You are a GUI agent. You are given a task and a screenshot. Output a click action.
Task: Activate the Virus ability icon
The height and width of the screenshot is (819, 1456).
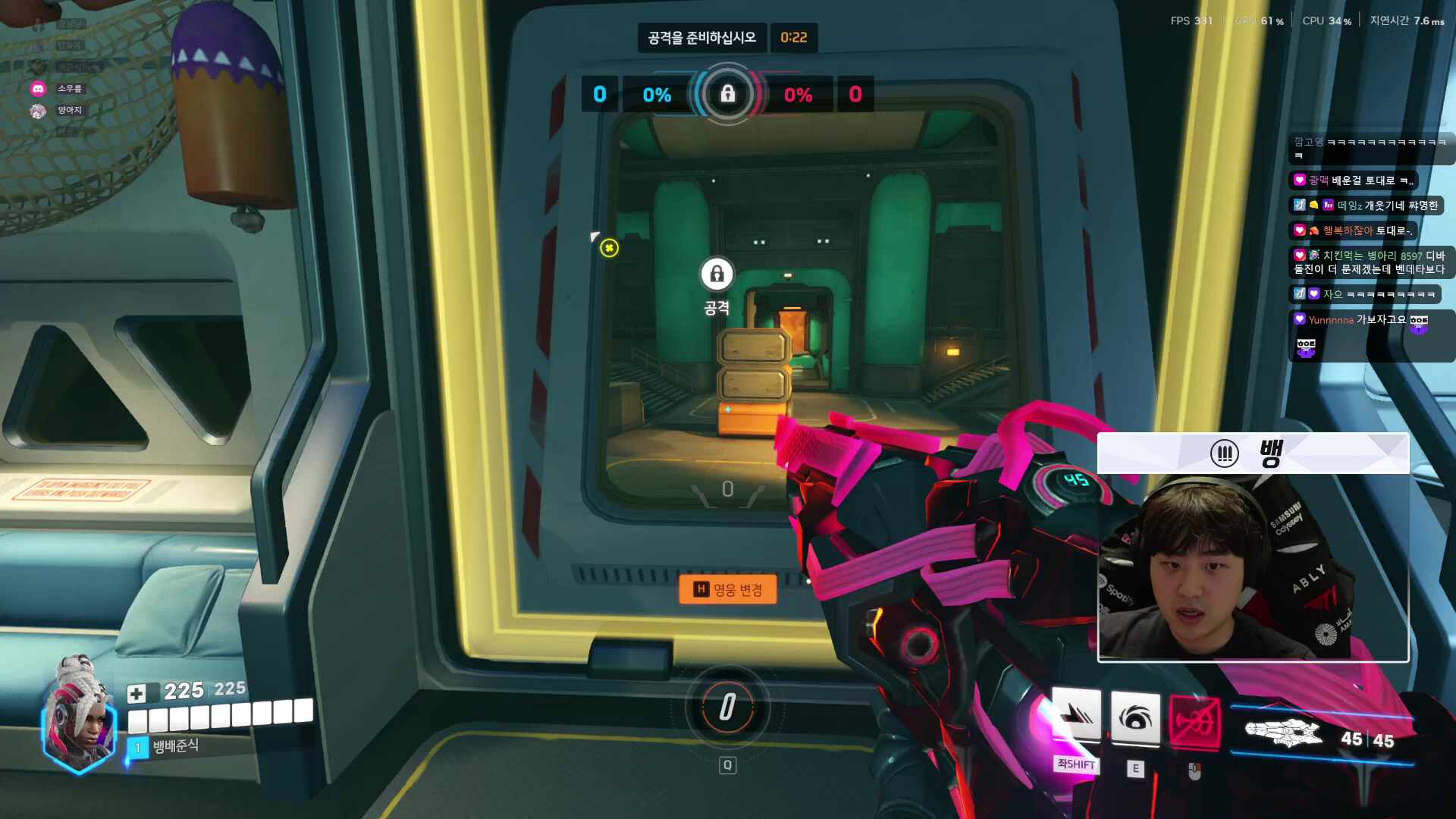click(x=1135, y=717)
